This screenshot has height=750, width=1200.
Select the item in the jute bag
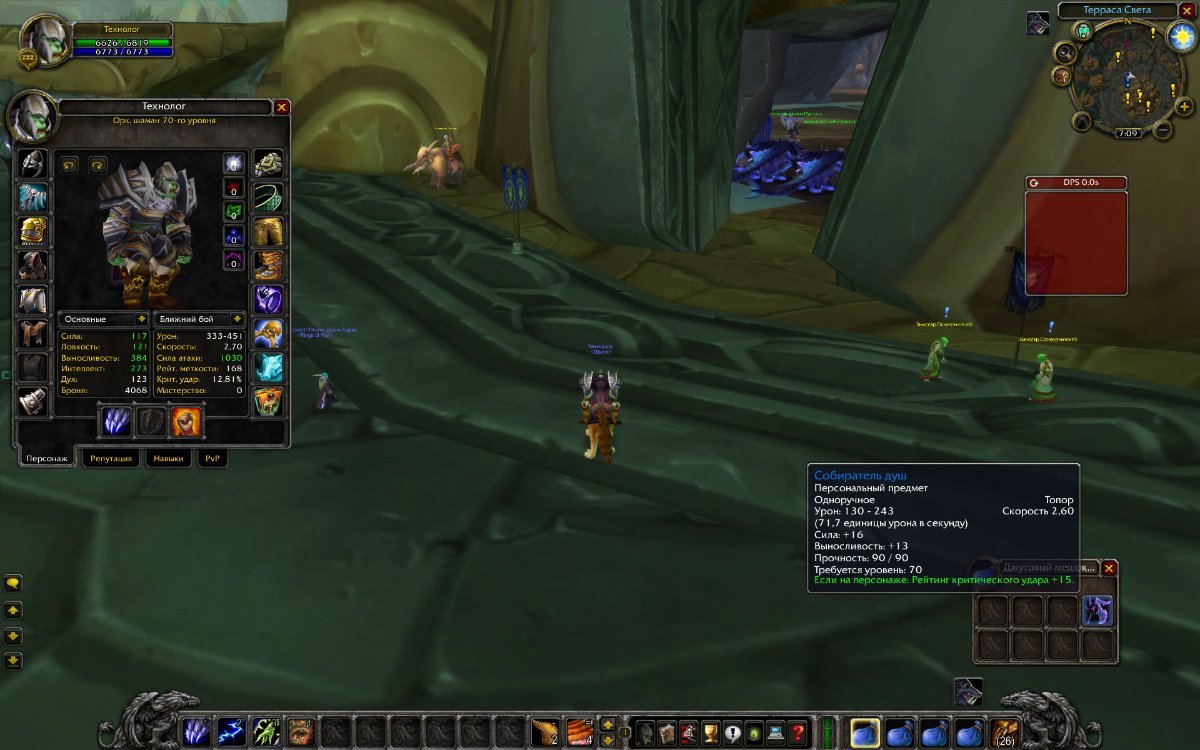[1097, 610]
